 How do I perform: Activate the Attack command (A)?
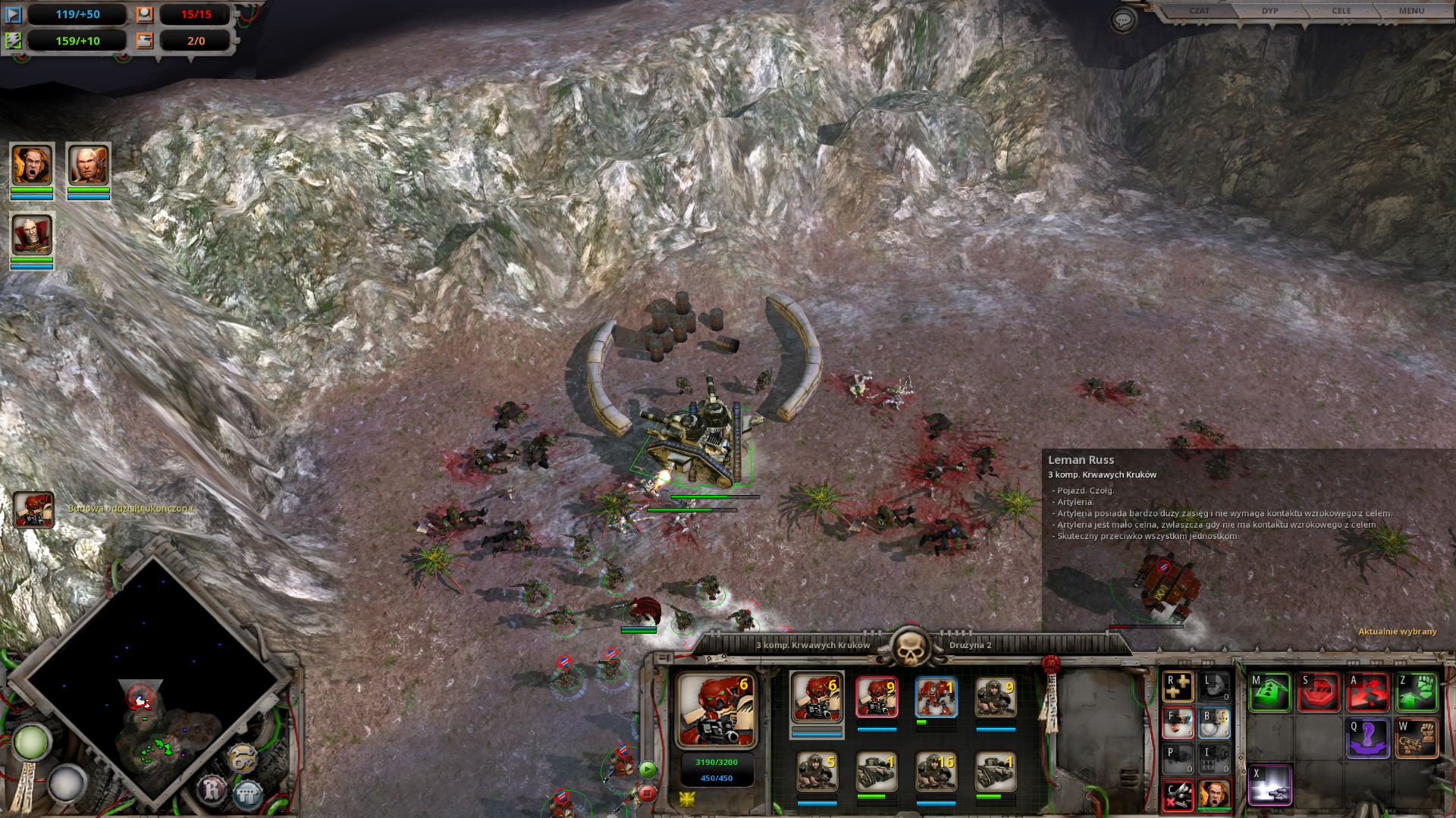click(x=1367, y=692)
